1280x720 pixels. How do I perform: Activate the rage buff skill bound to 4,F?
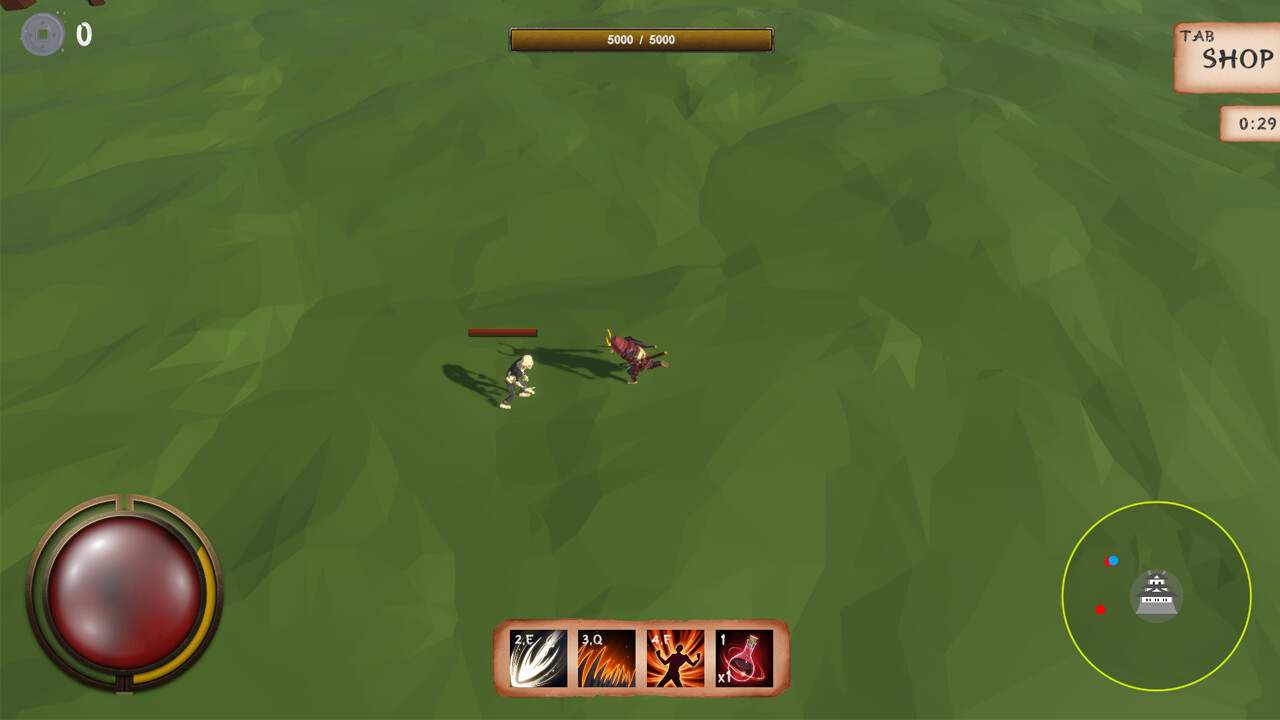[x=675, y=655]
